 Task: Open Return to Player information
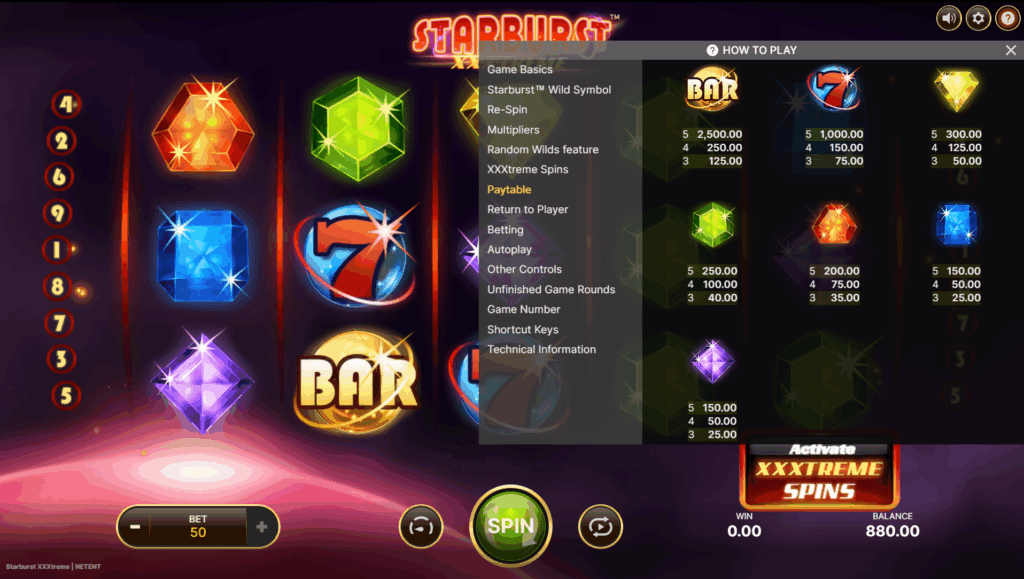click(x=527, y=210)
